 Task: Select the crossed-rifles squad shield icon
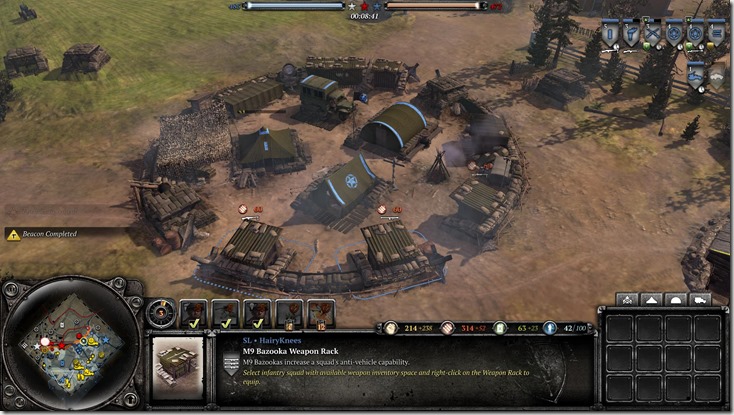(654, 33)
